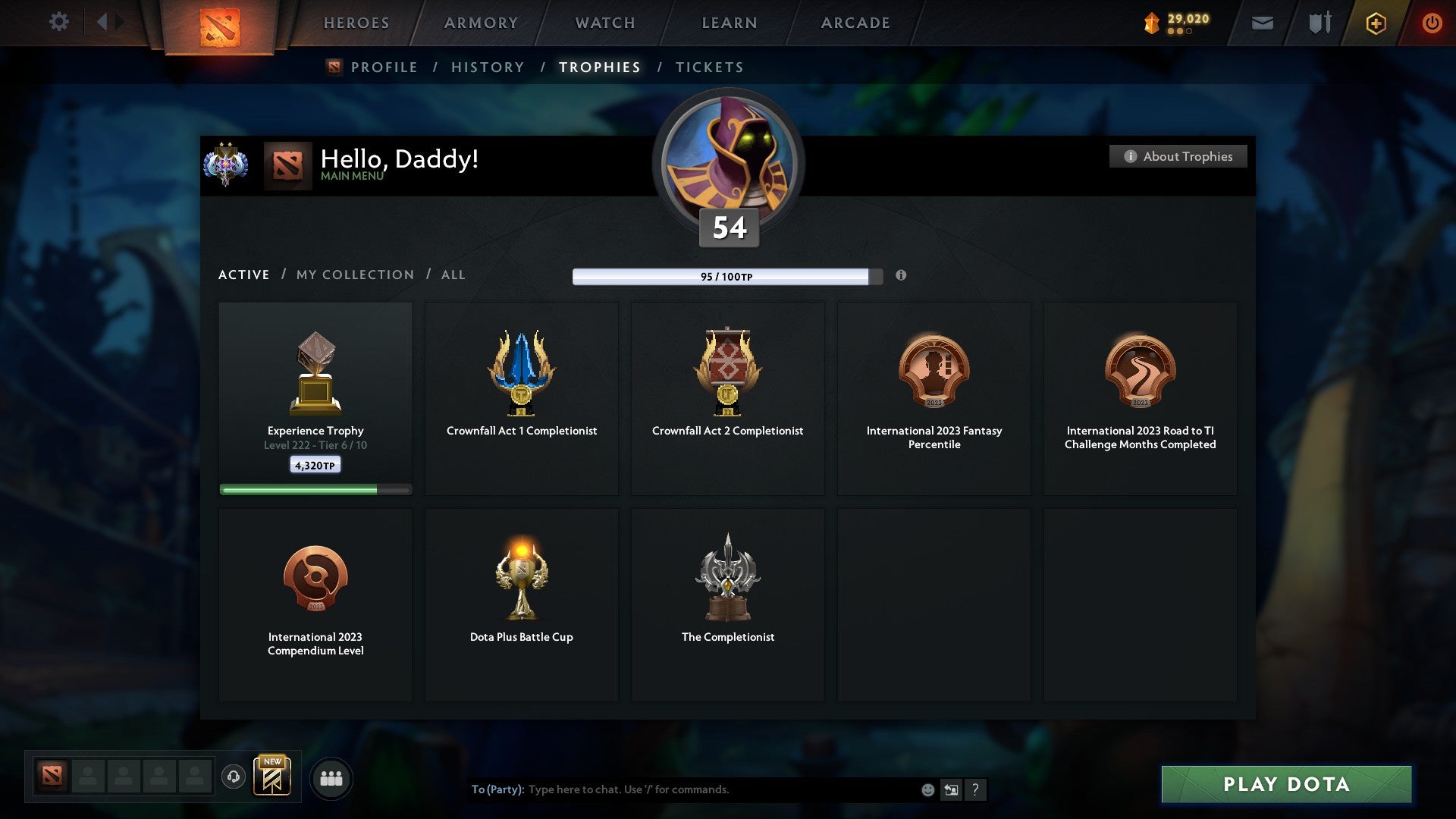Image resolution: width=1456 pixels, height=819 pixels.
Task: Open mail notifications via the envelope icon
Action: [1261, 23]
